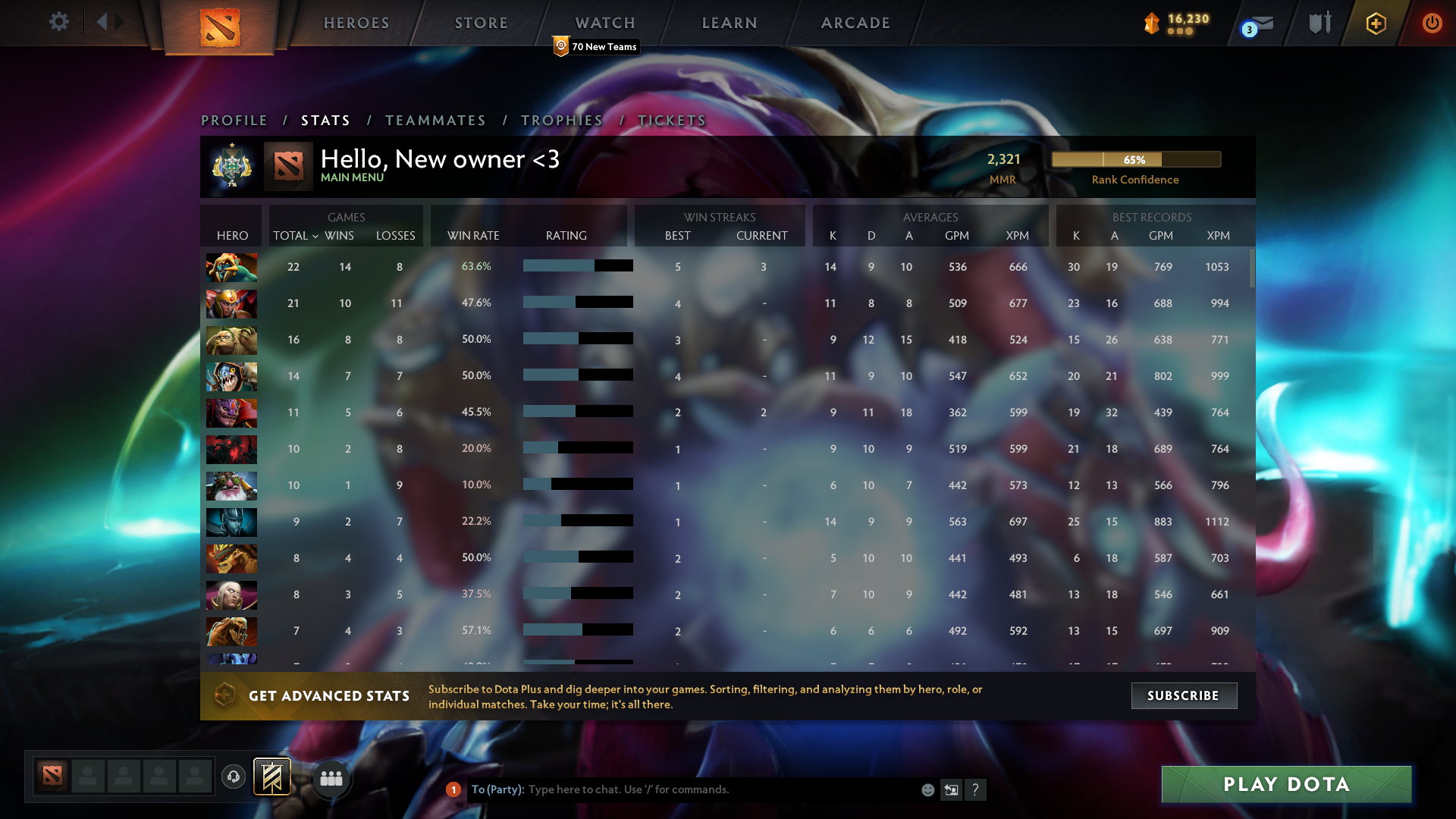Click the Rank Confidence 65% progress bar
The image size is (1456, 819).
[x=1135, y=159]
